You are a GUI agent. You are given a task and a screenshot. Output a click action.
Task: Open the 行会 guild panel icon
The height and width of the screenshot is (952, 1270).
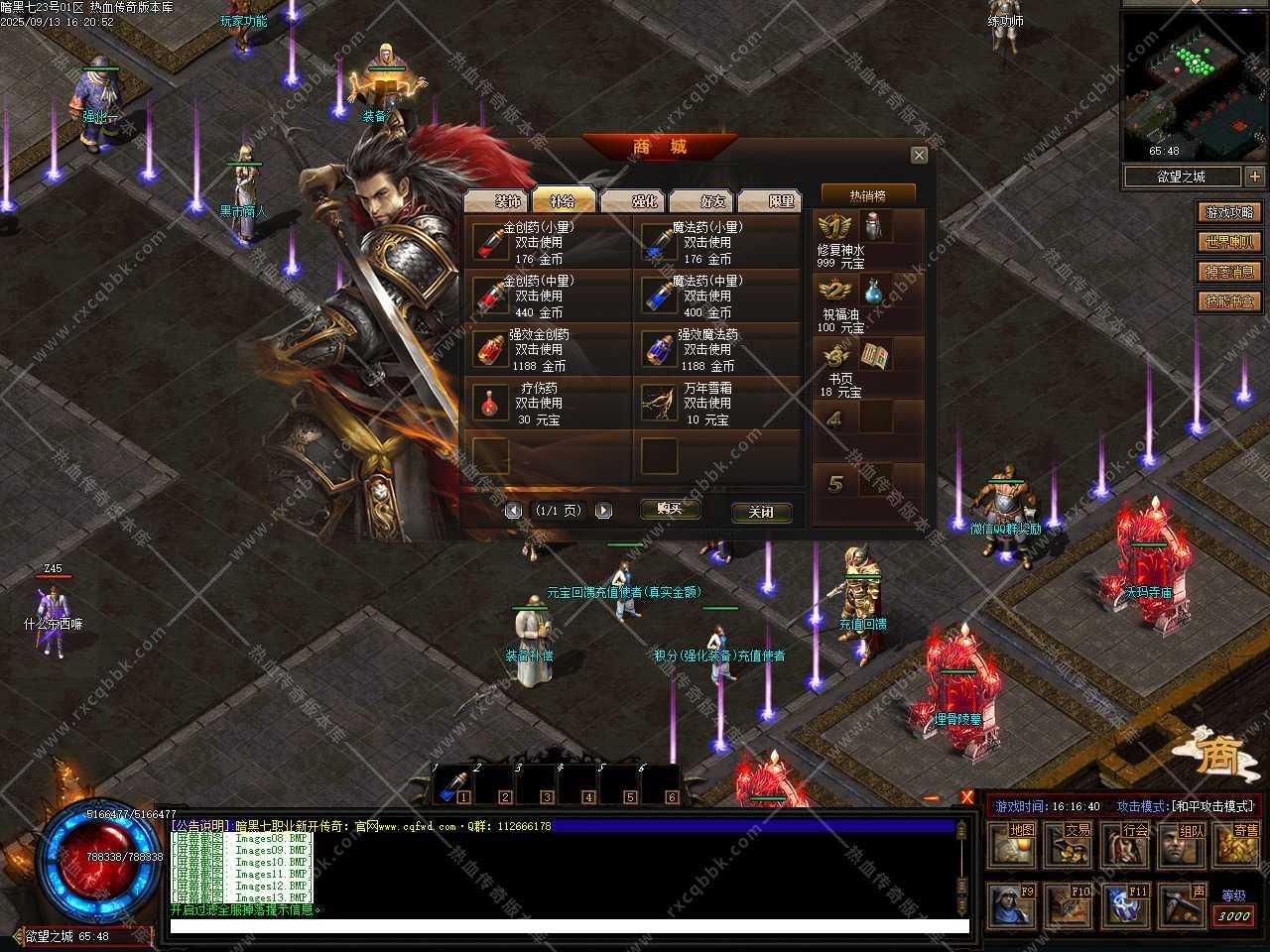point(1126,845)
